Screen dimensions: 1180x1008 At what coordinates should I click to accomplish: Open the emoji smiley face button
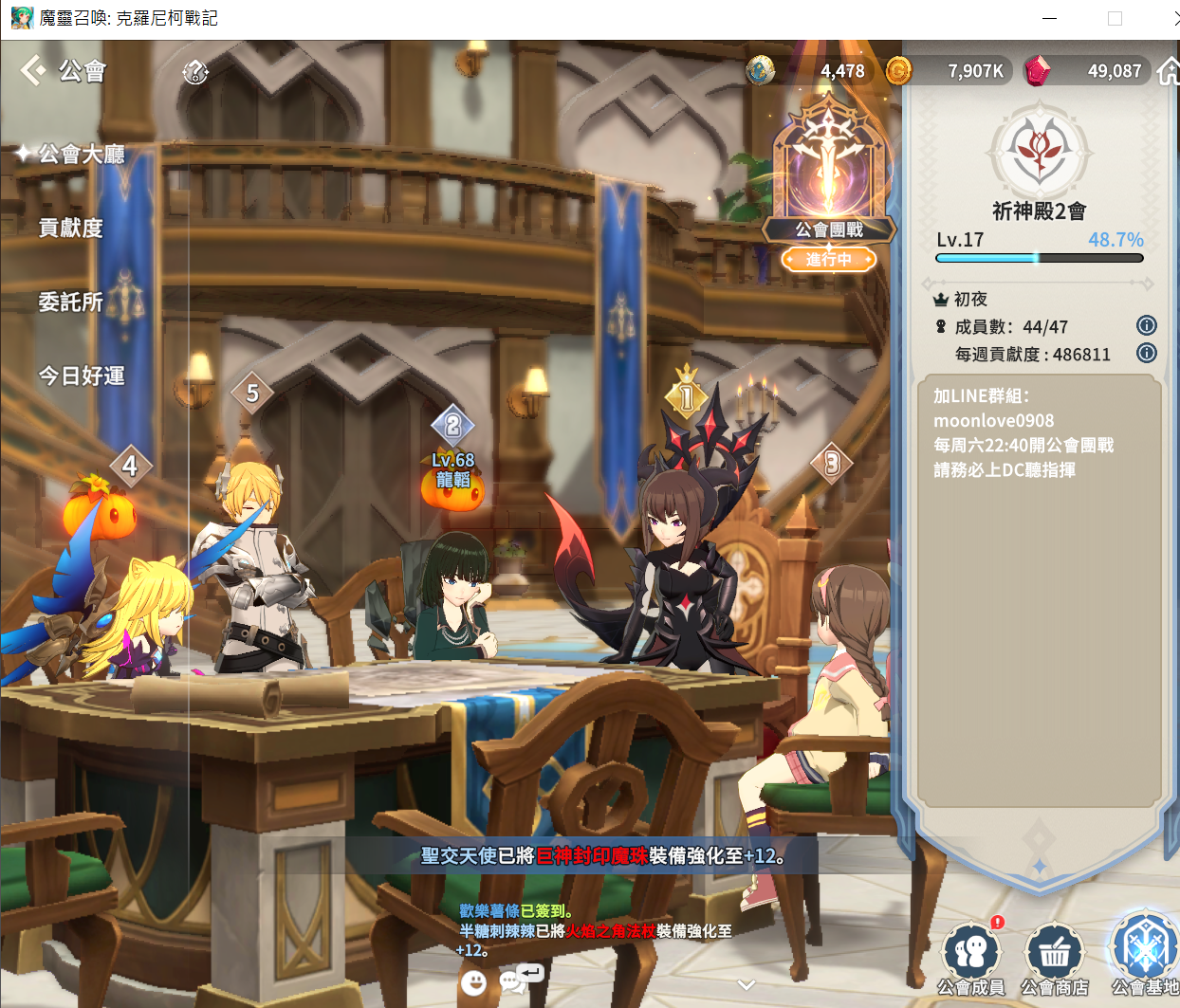473,981
